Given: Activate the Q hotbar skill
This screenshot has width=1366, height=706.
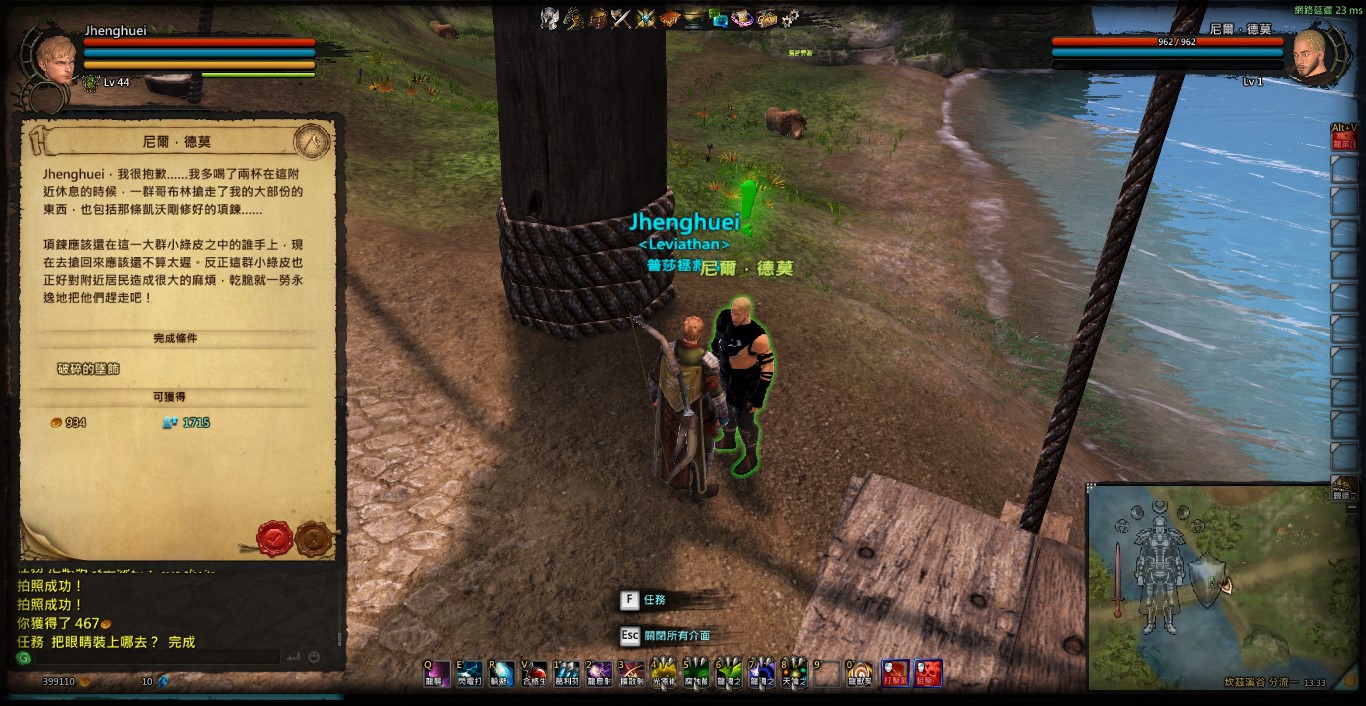Looking at the screenshot, I should [435, 673].
